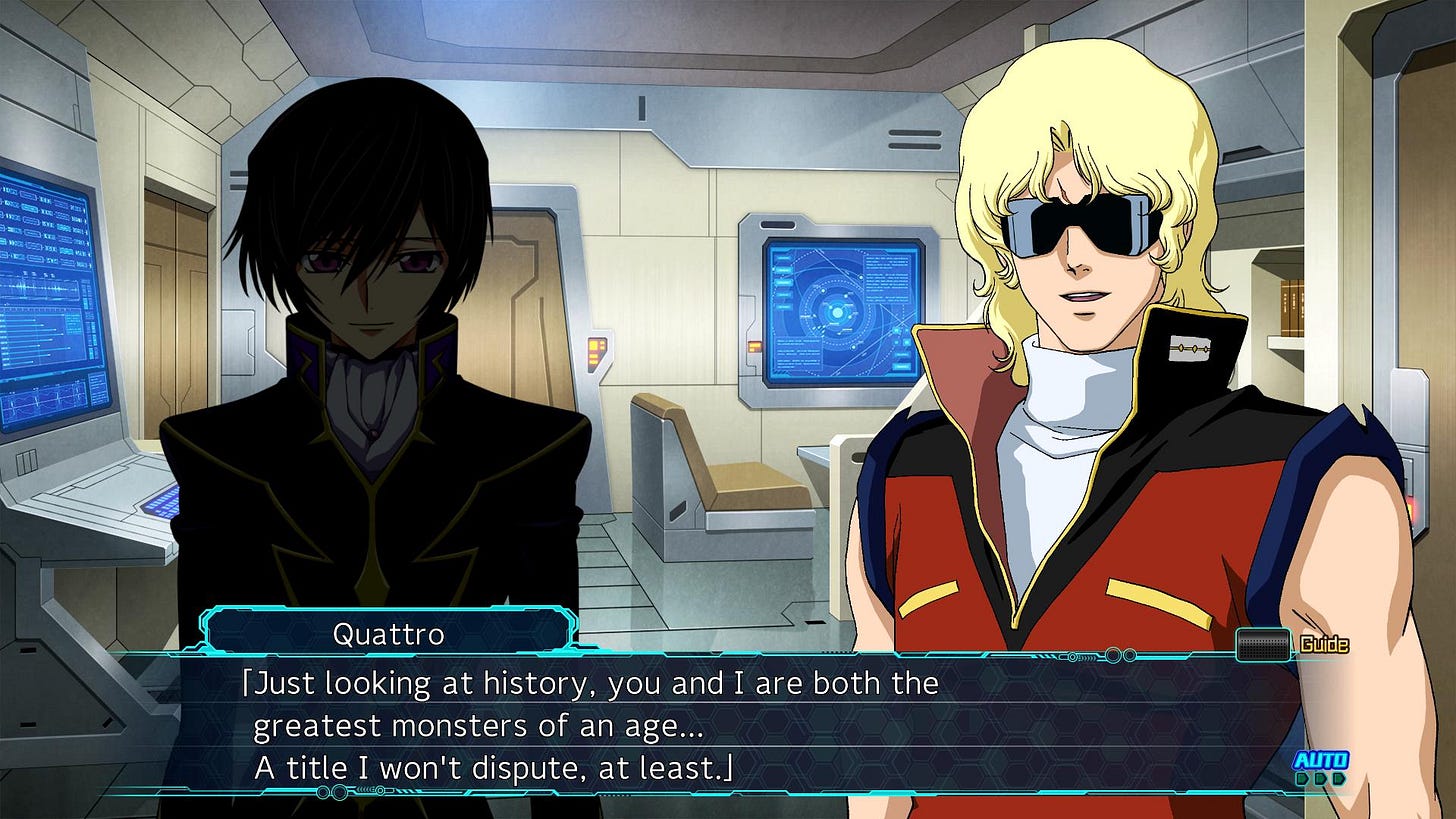Open the Guide button

tap(1291, 644)
